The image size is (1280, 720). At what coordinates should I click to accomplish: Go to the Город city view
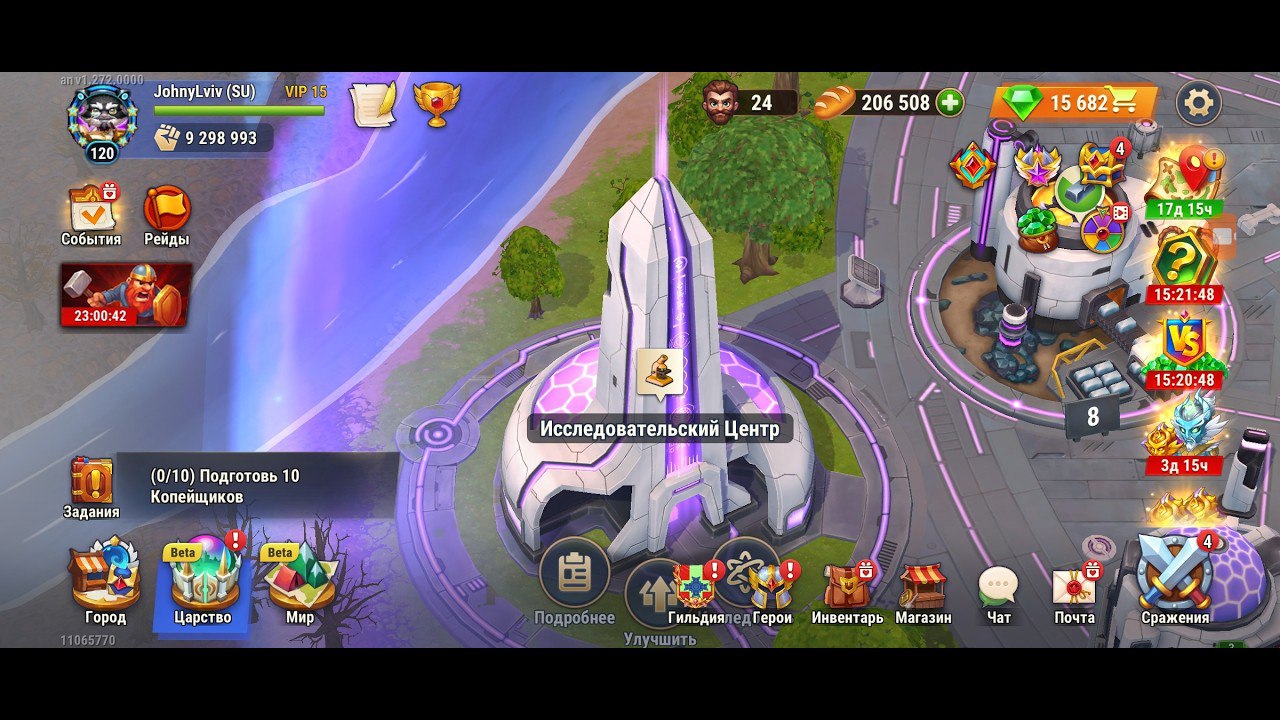[x=105, y=585]
